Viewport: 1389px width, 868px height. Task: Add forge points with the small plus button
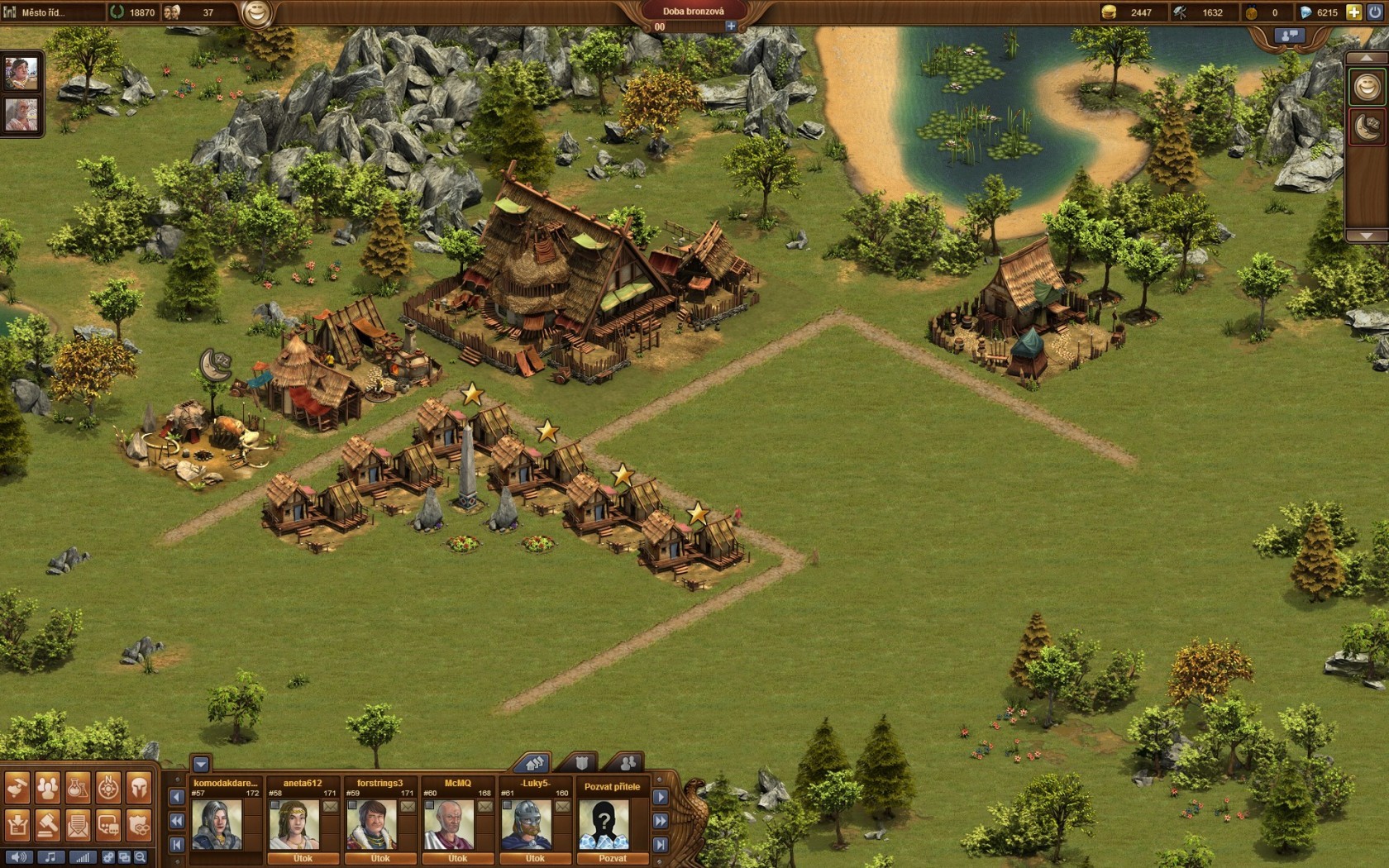pos(731,26)
